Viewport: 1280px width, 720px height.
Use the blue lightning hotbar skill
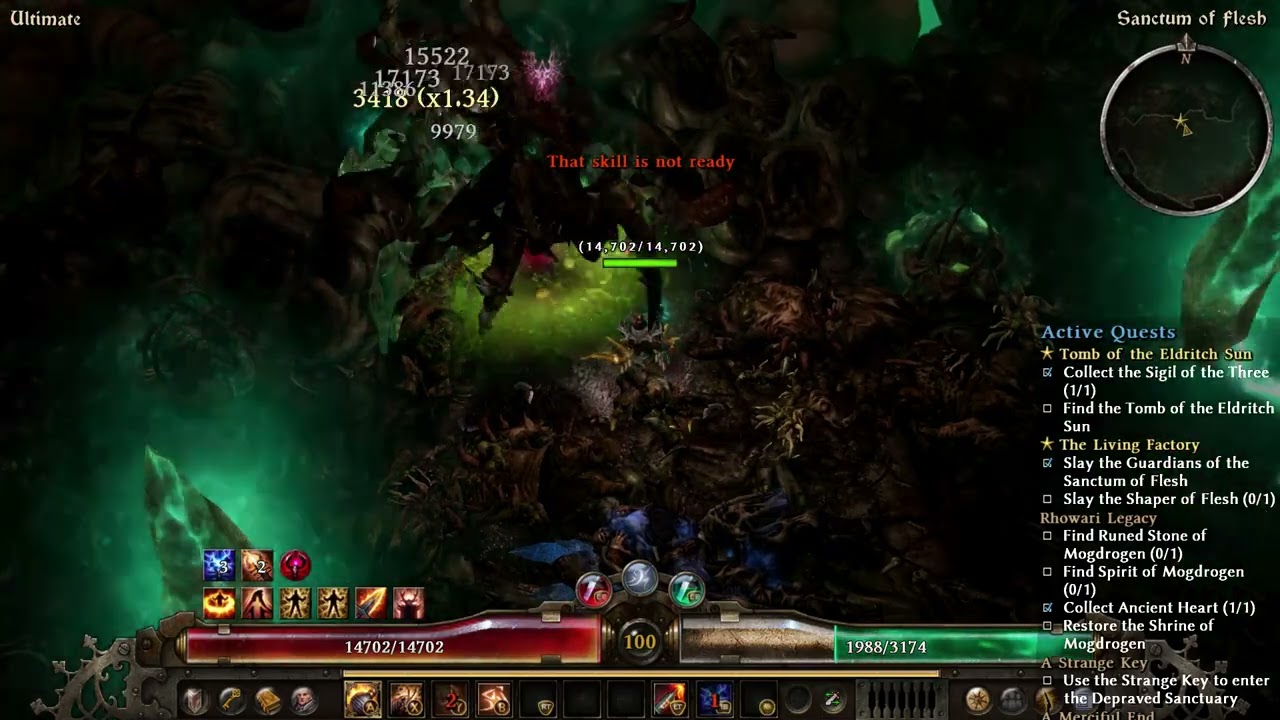coord(714,699)
